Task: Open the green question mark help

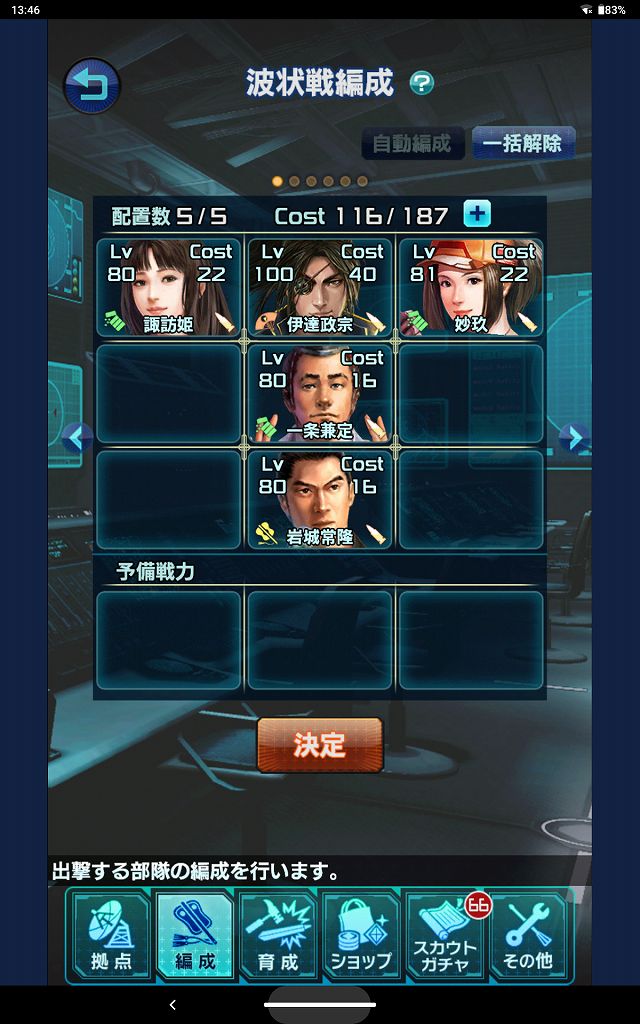Action: point(422,83)
